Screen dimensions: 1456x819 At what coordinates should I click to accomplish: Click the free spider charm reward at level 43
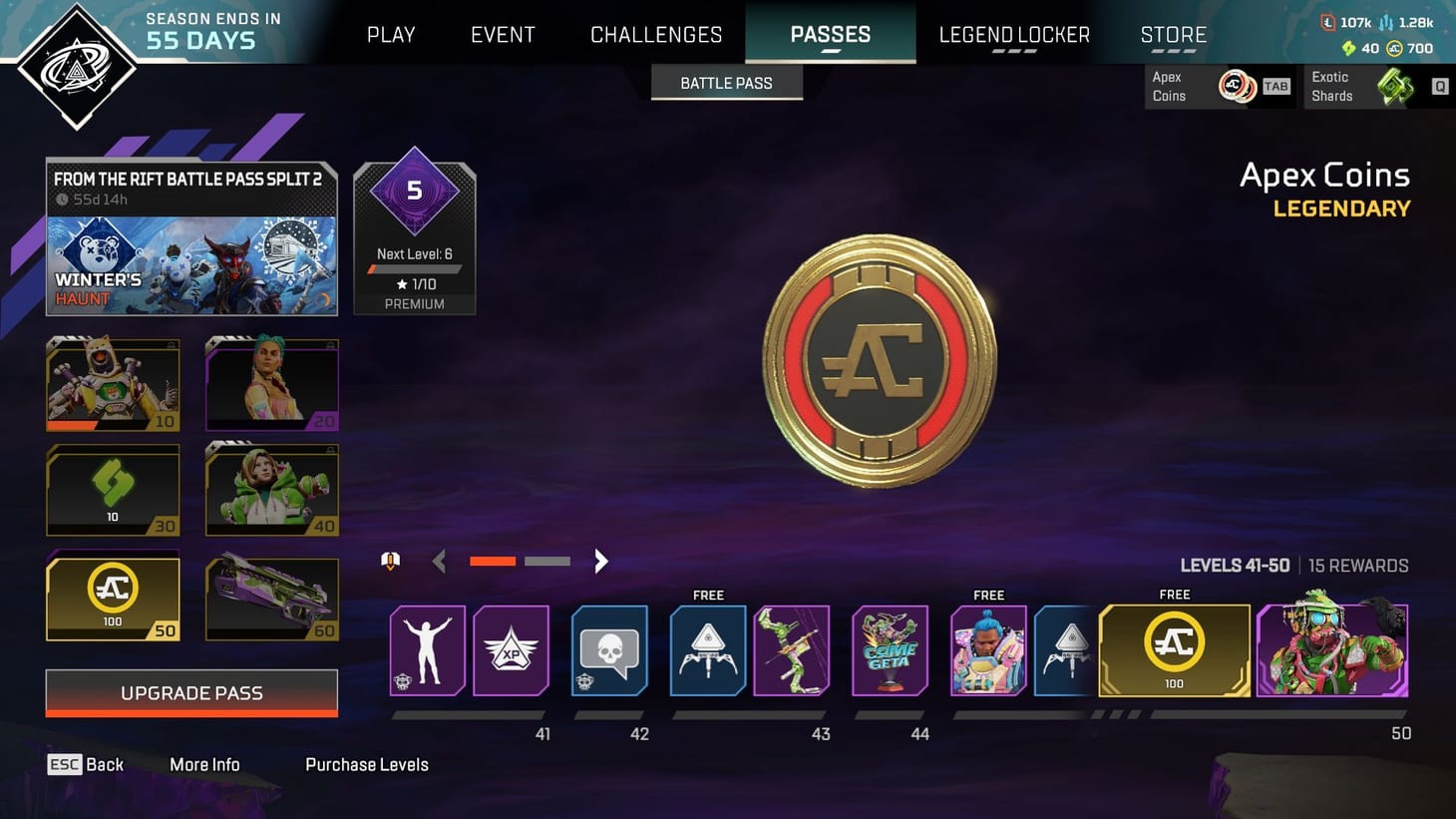[707, 649]
